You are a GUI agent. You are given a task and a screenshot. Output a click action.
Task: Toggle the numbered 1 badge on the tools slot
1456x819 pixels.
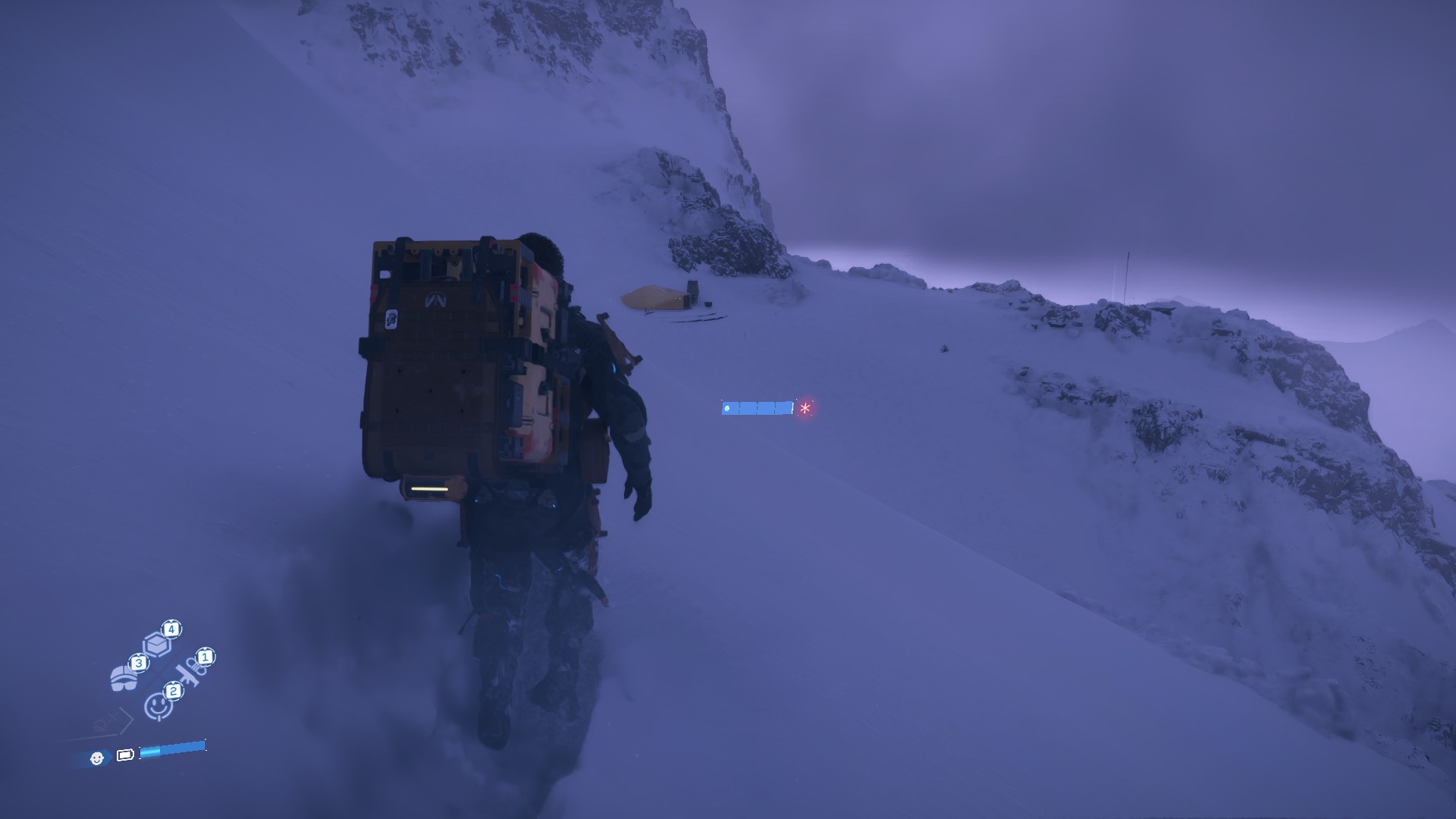tap(205, 658)
